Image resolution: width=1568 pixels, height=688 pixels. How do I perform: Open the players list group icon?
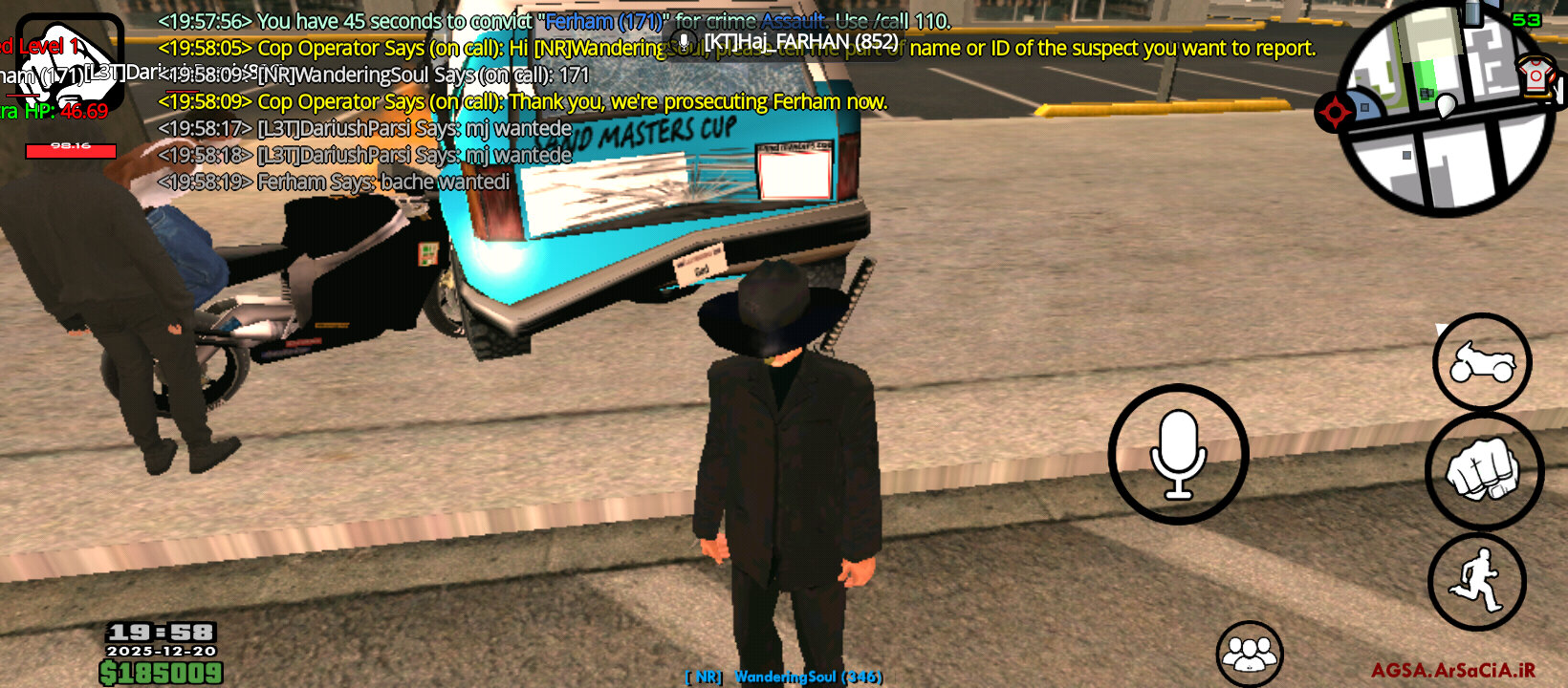click(x=1249, y=655)
